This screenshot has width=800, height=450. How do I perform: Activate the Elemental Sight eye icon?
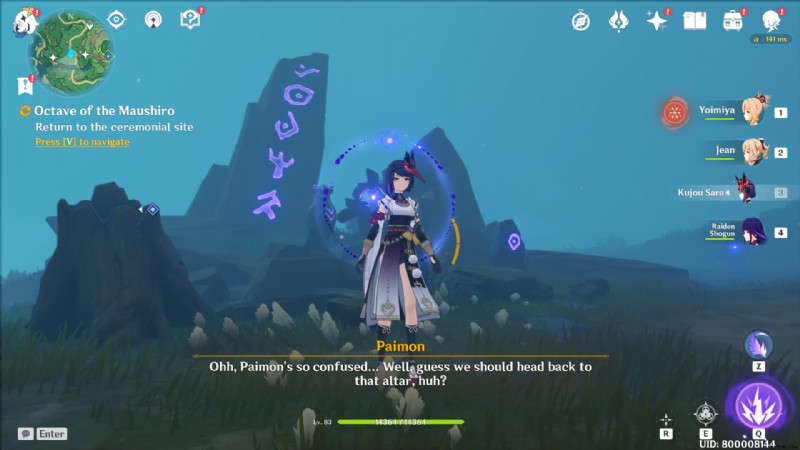tap(116, 19)
